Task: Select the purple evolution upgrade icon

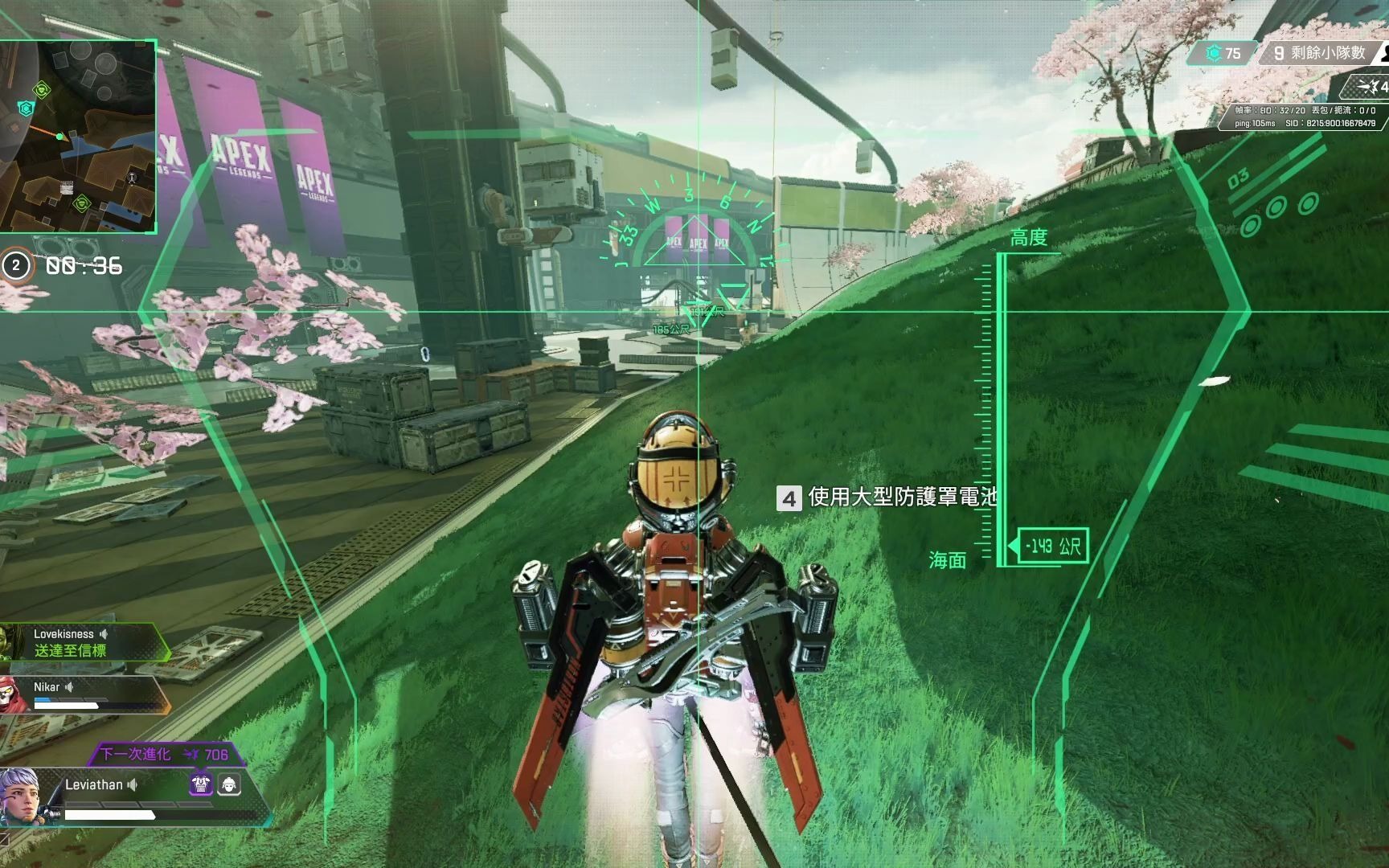Action: (x=200, y=784)
